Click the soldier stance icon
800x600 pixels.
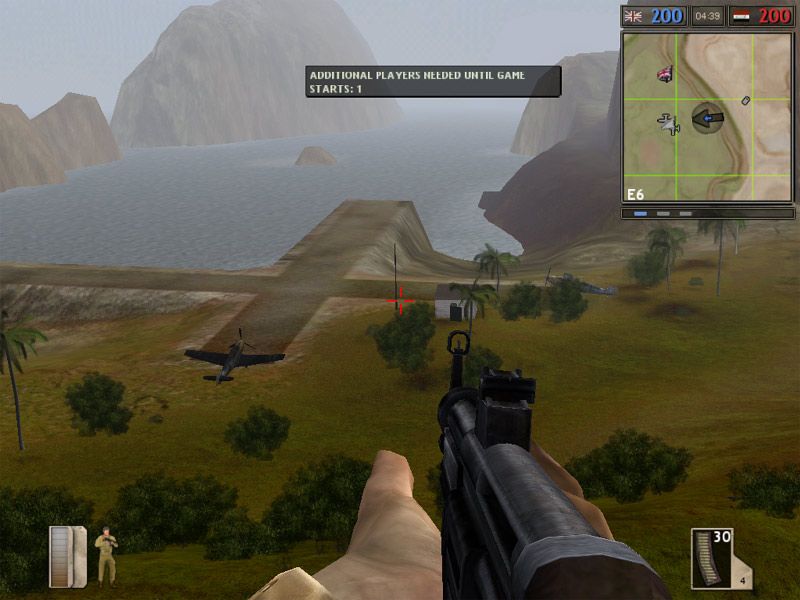point(105,555)
